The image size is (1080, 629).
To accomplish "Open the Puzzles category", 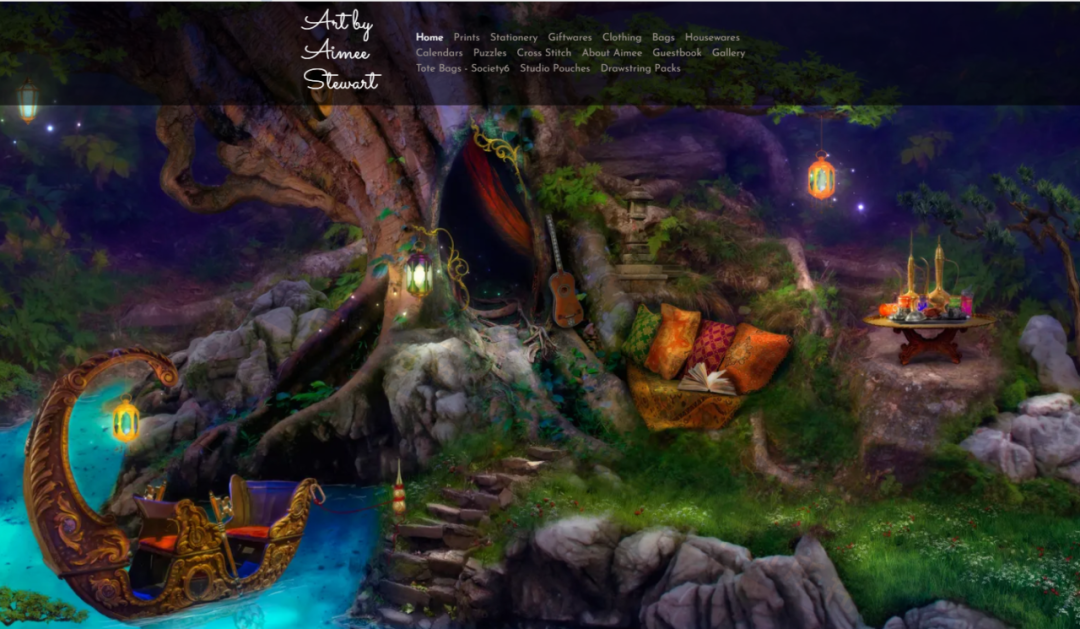I will tap(489, 53).
